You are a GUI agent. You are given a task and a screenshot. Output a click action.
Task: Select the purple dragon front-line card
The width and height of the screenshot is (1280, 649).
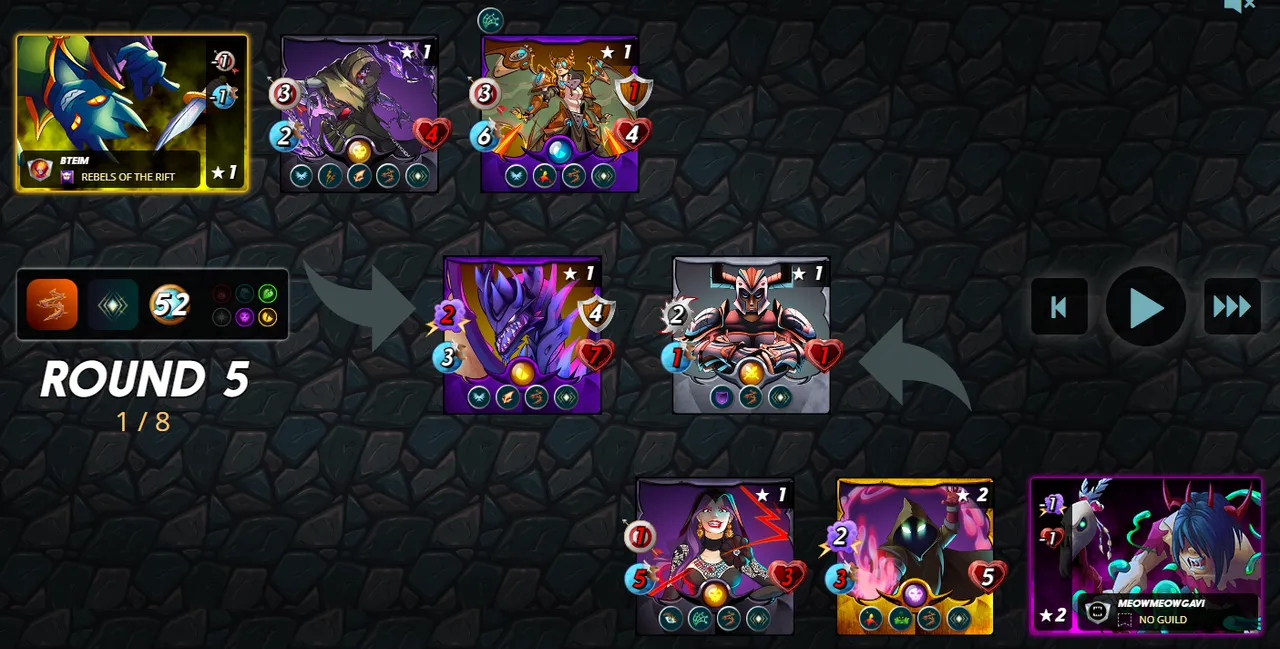tap(522, 335)
